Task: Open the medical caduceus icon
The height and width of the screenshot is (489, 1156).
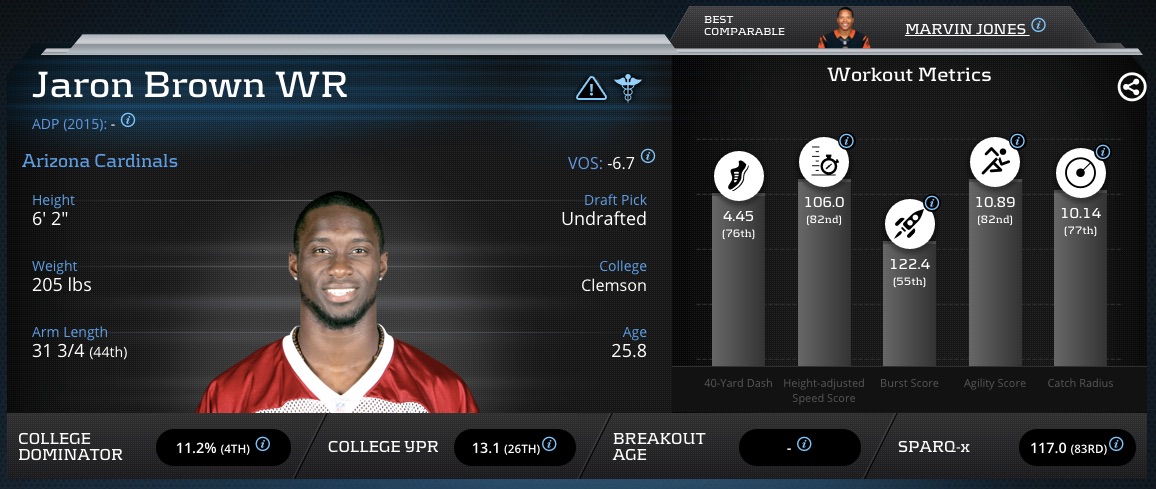Action: coord(627,88)
